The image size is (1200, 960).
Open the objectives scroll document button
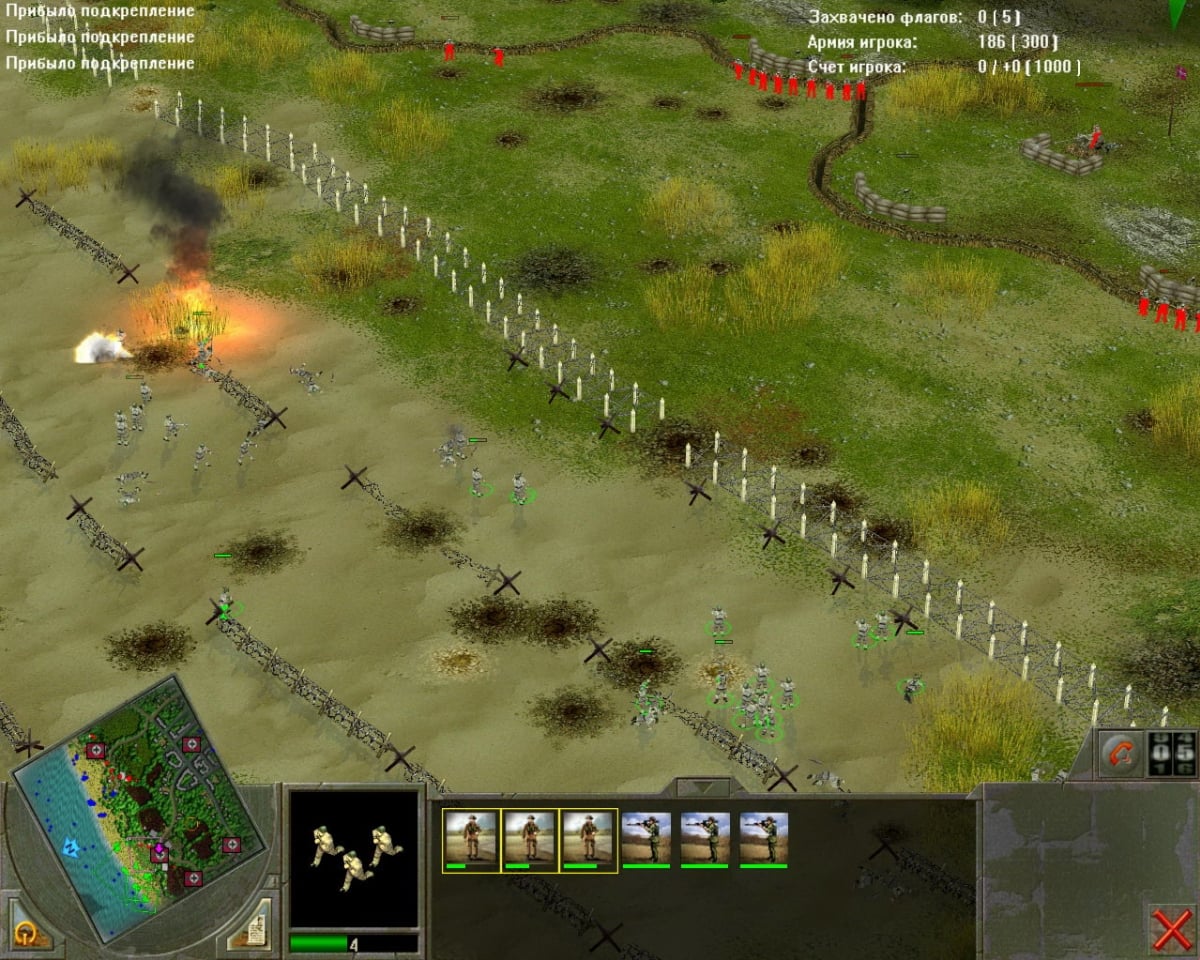249,927
